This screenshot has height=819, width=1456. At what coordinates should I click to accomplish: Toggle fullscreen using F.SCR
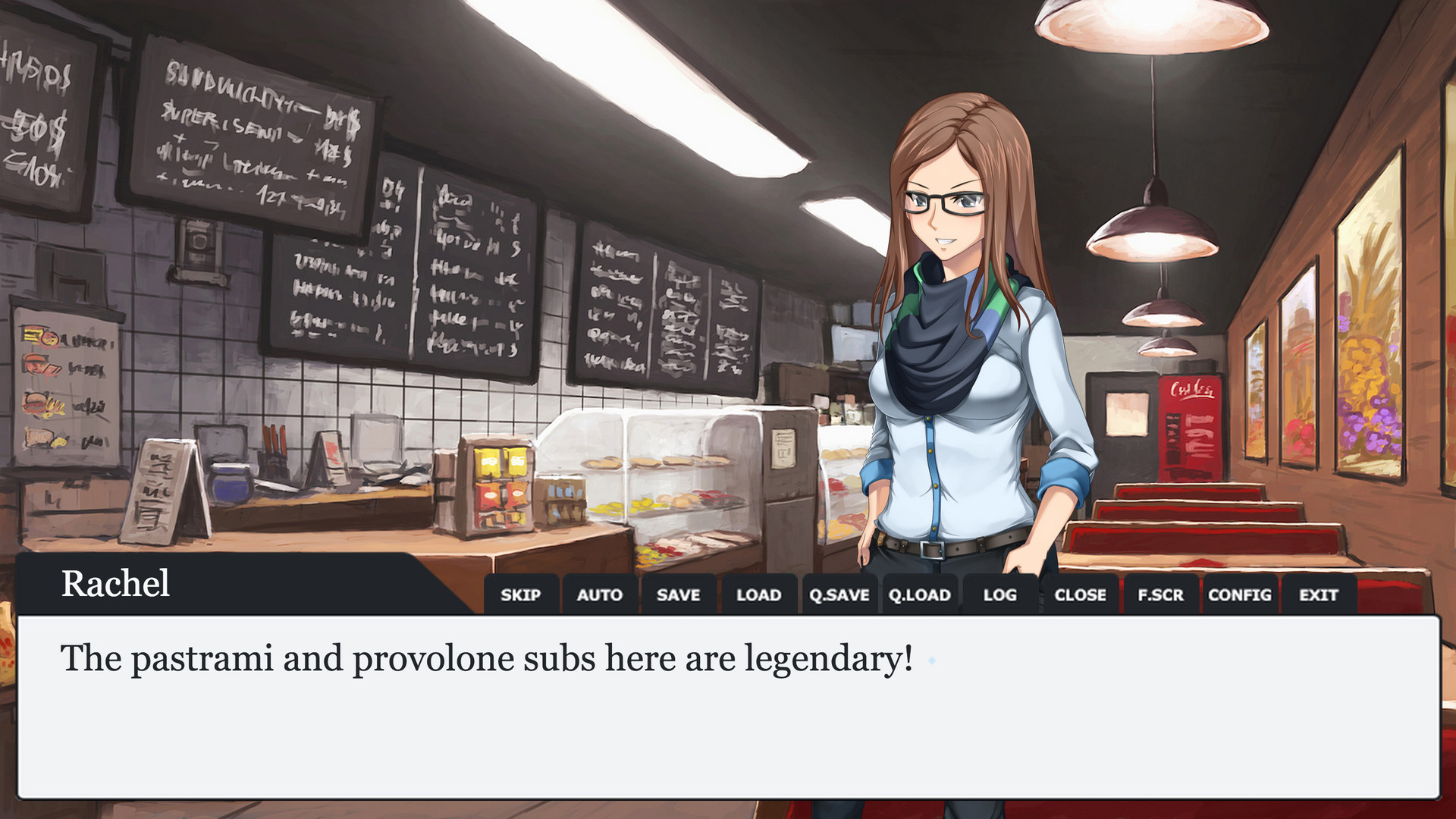(x=1161, y=595)
